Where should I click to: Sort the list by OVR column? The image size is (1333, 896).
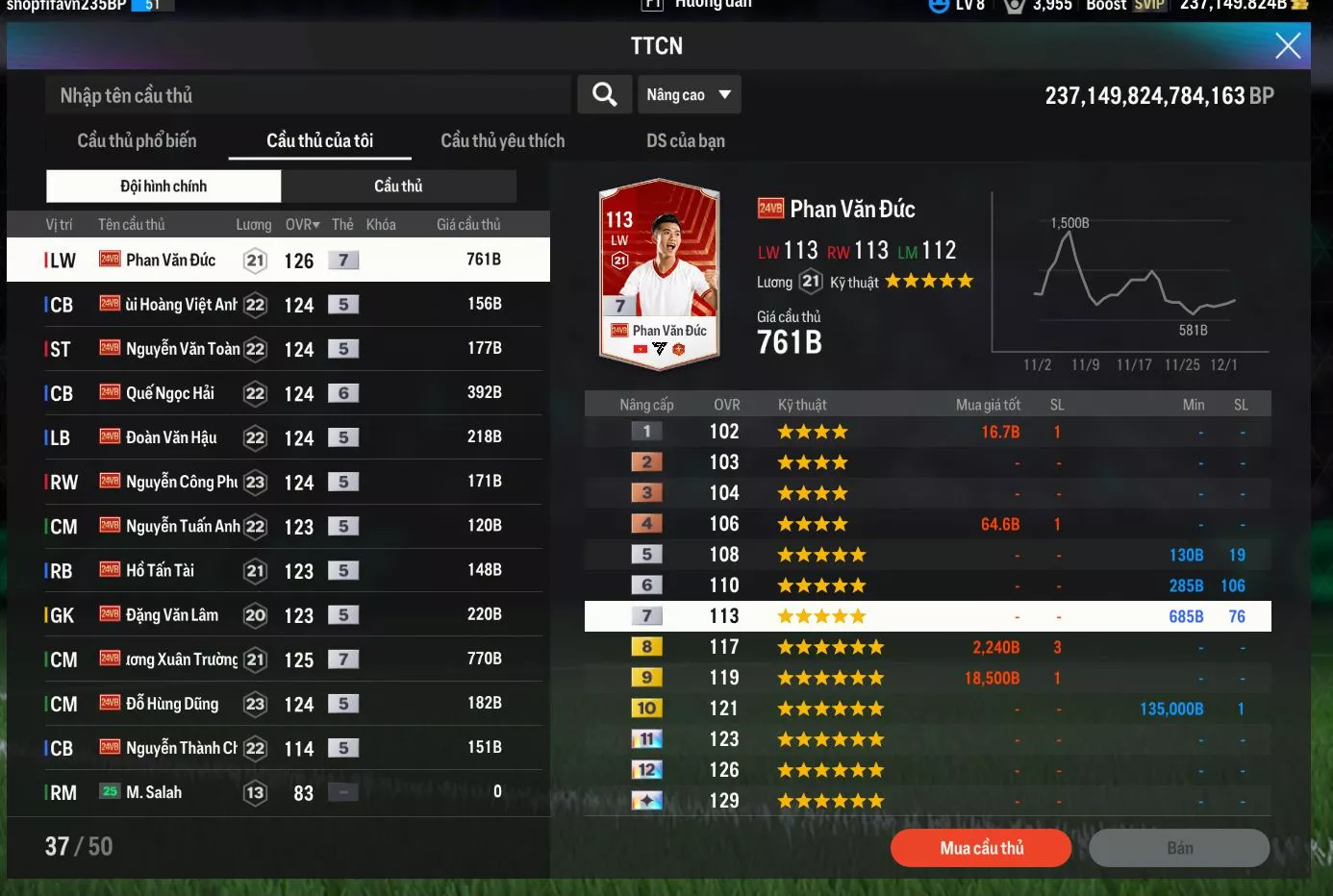(302, 224)
